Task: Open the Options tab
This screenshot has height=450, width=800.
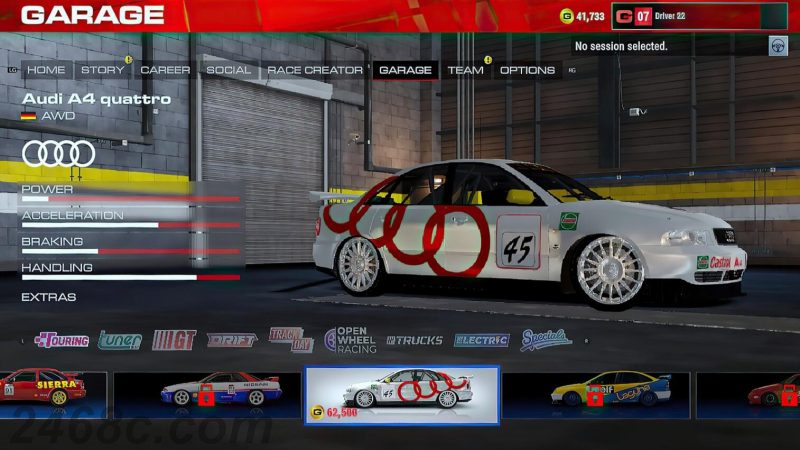Action: coord(527,70)
